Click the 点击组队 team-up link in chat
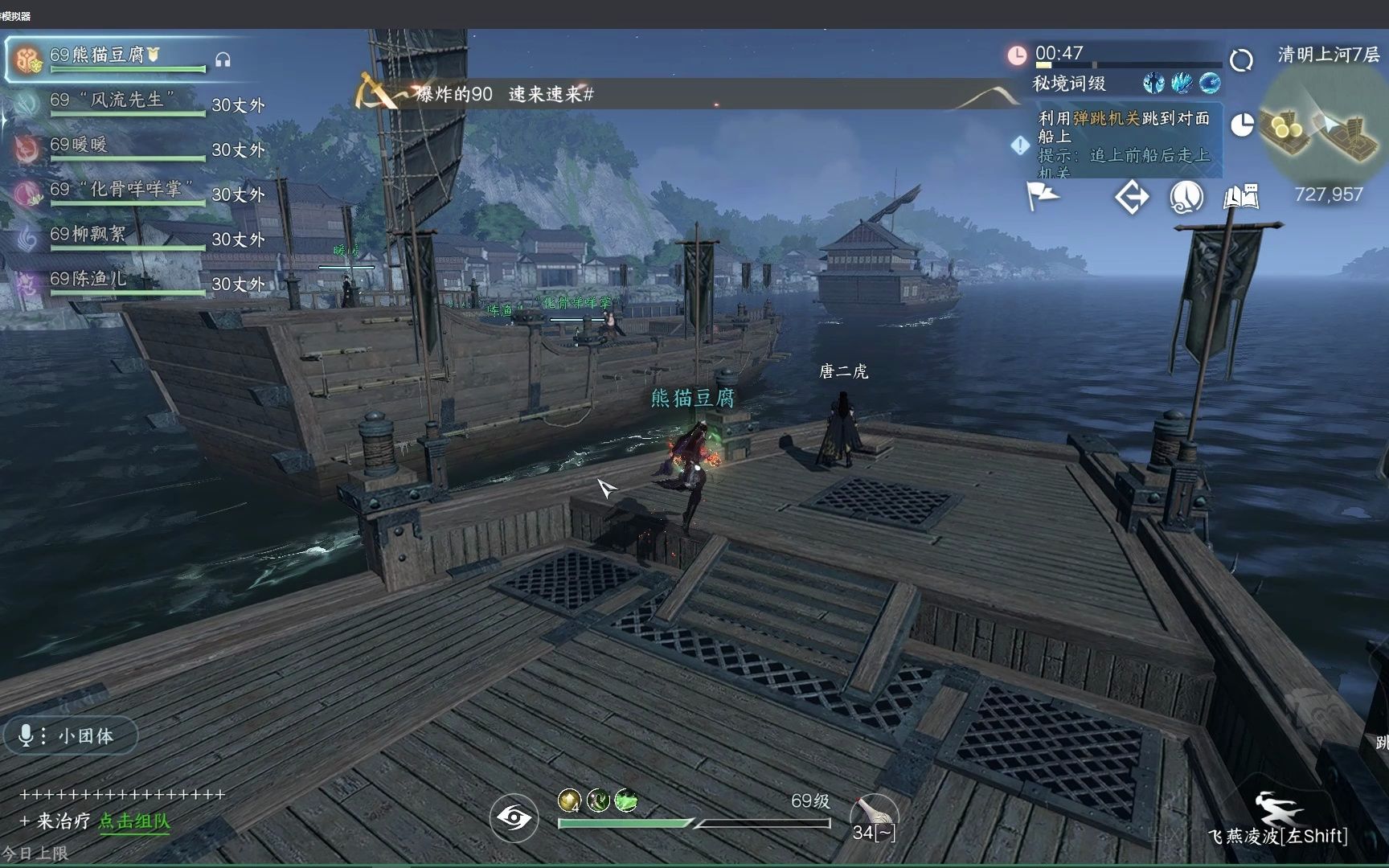Viewport: 1389px width, 868px height. pyautogui.click(x=134, y=821)
